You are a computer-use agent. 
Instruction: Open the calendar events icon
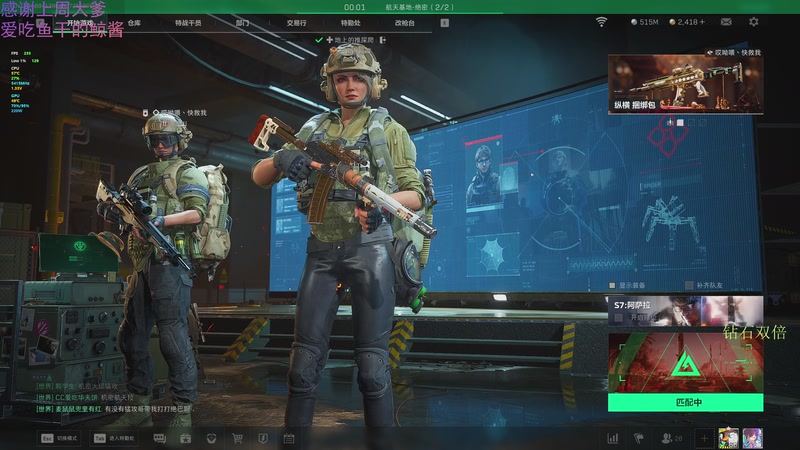click(x=289, y=438)
